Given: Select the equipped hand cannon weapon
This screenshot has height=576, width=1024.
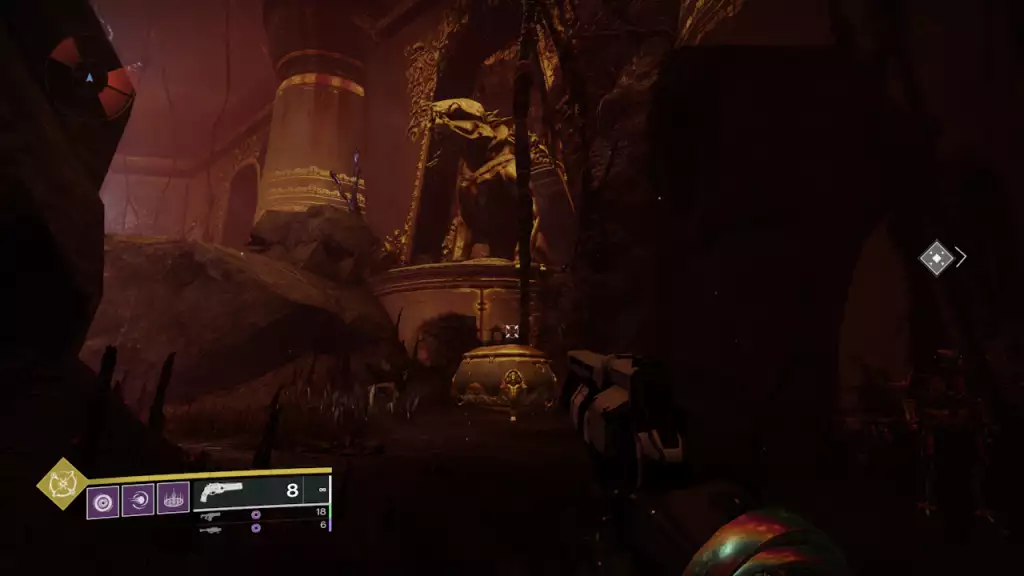Looking at the screenshot, I should 221,491.
